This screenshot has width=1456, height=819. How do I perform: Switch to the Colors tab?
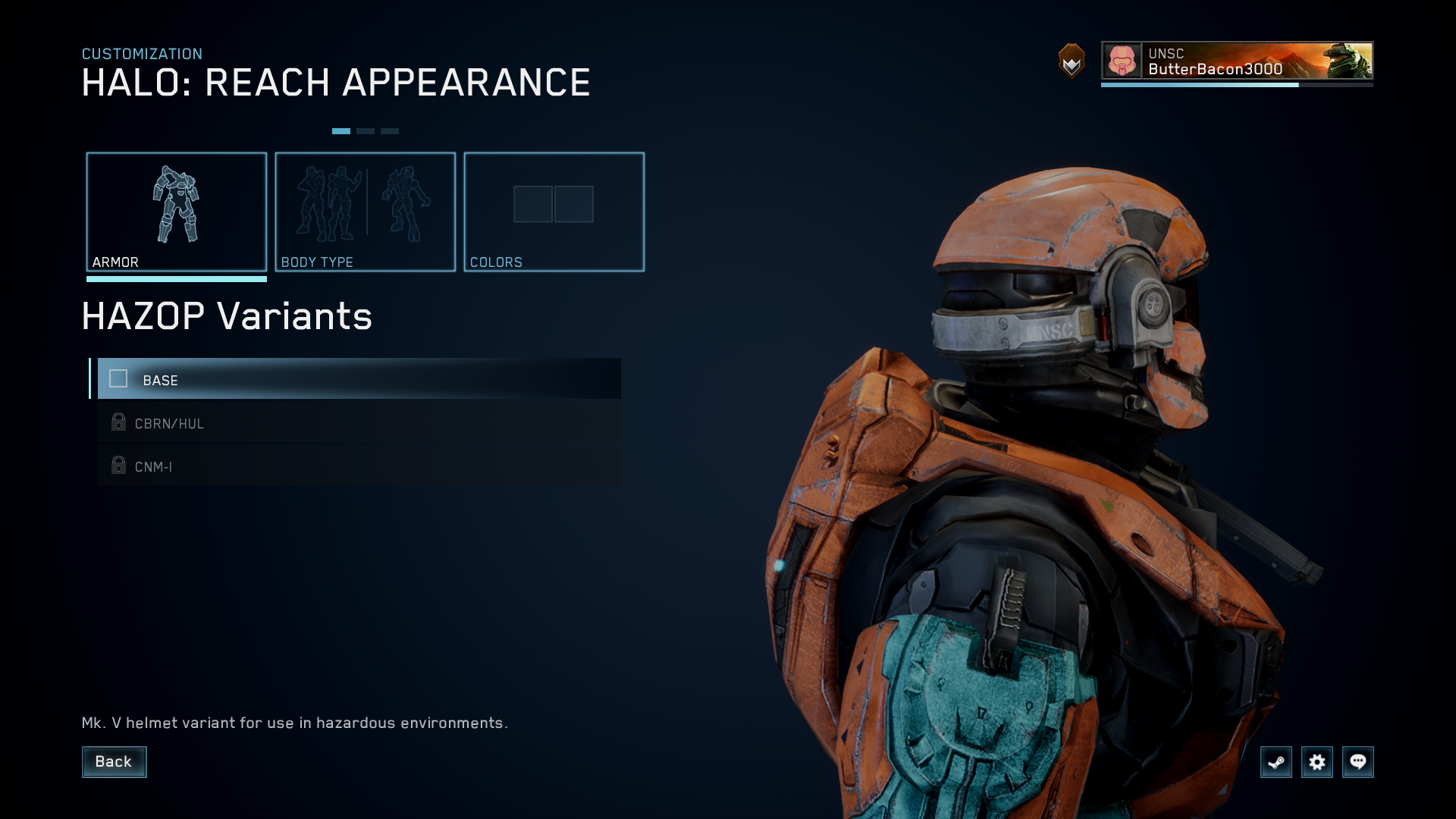pos(554,211)
